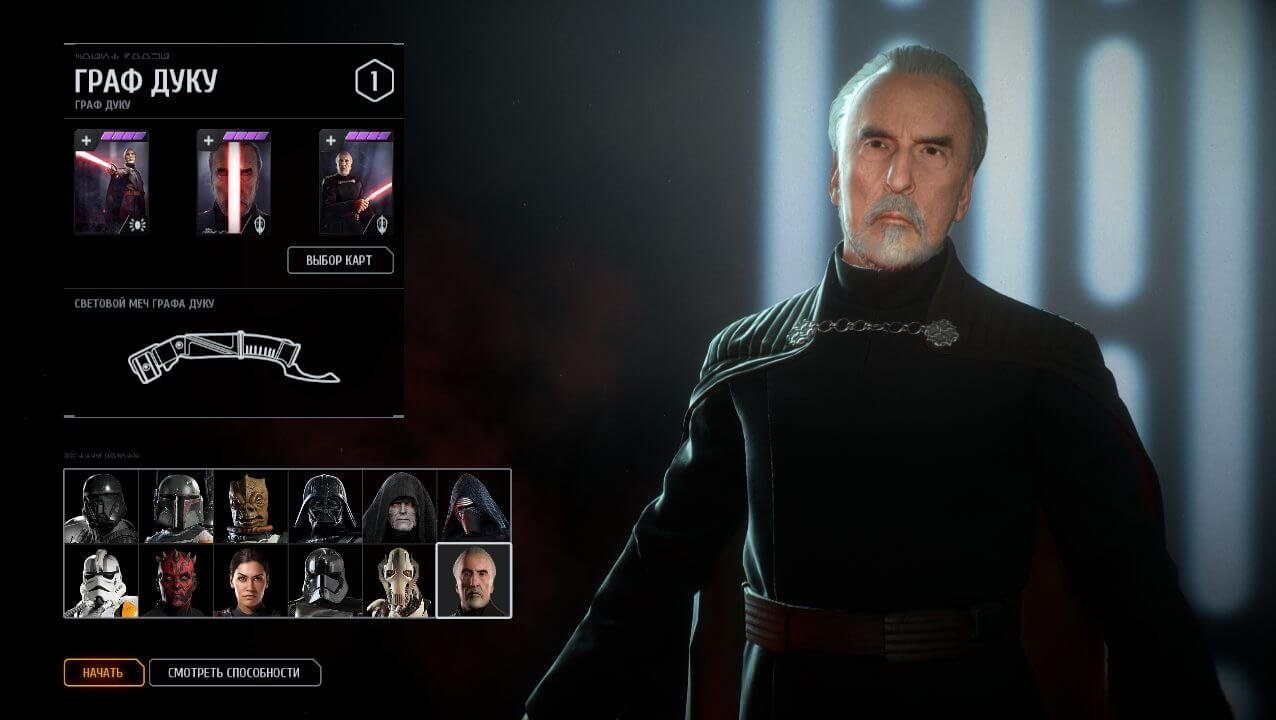Image resolution: width=1276 pixels, height=720 pixels.
Task: Select Kylo Ren's masked portrait
Action: click(474, 507)
